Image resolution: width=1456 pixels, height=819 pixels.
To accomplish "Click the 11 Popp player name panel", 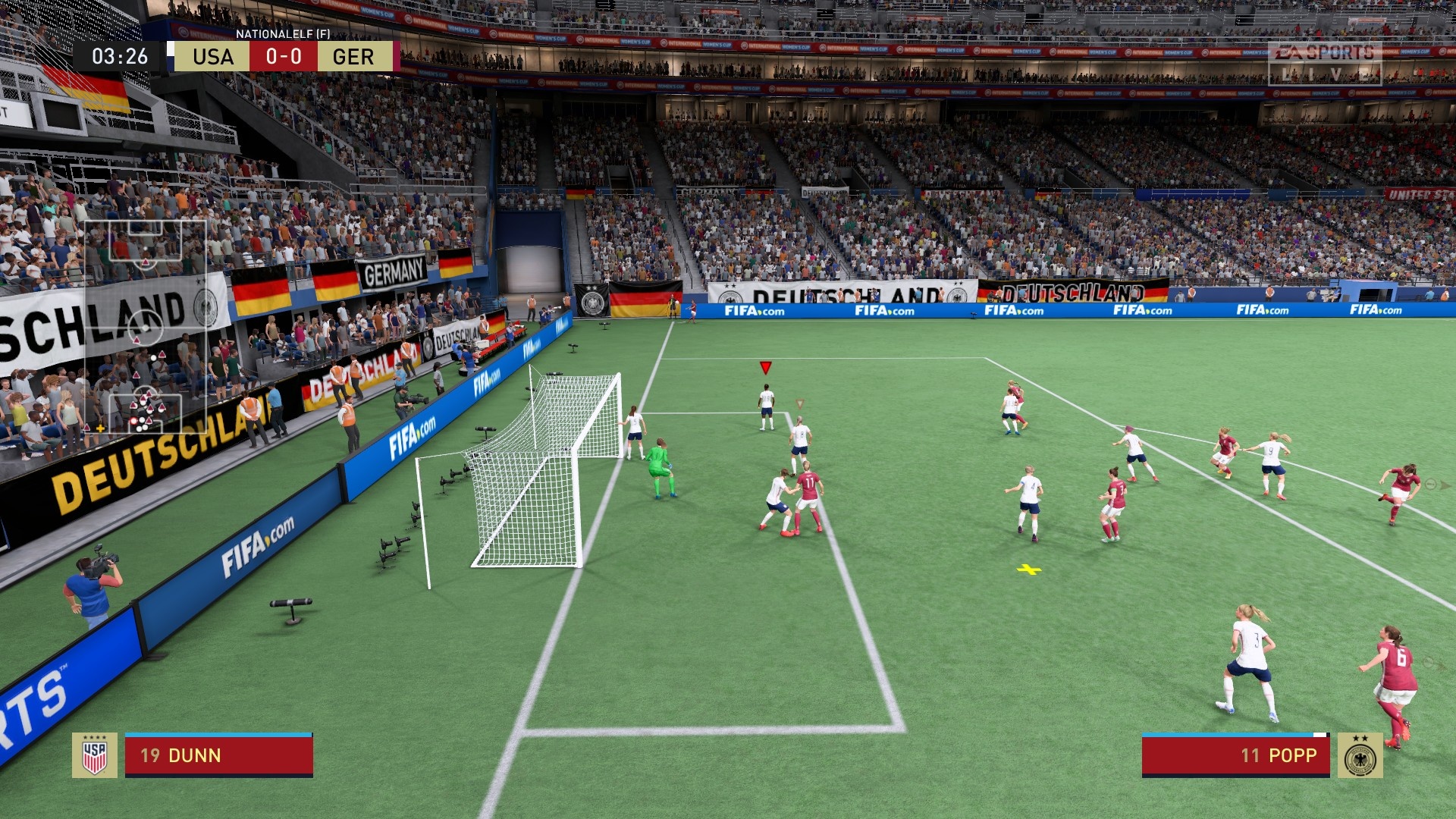I will pos(1235,755).
